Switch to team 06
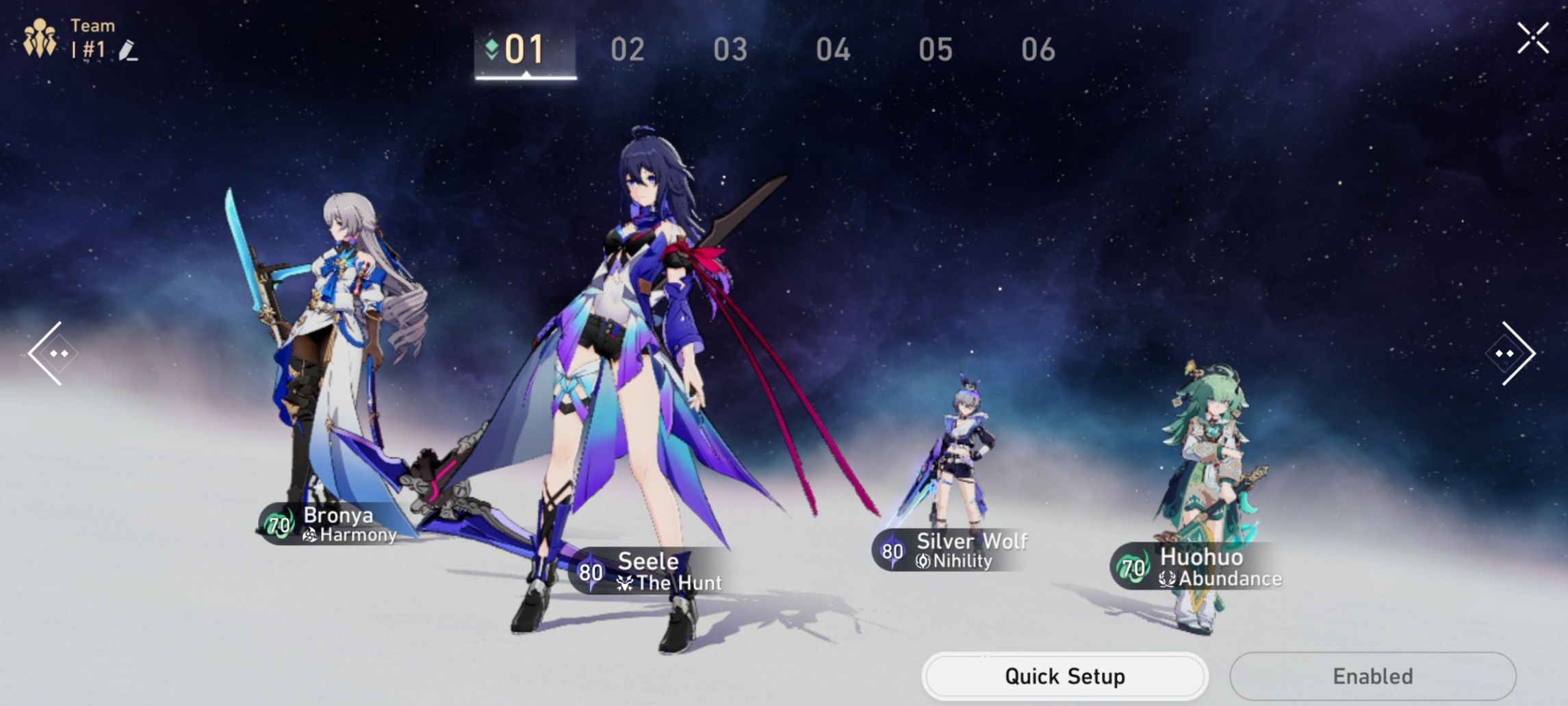Image resolution: width=1568 pixels, height=706 pixels. coord(1040,49)
